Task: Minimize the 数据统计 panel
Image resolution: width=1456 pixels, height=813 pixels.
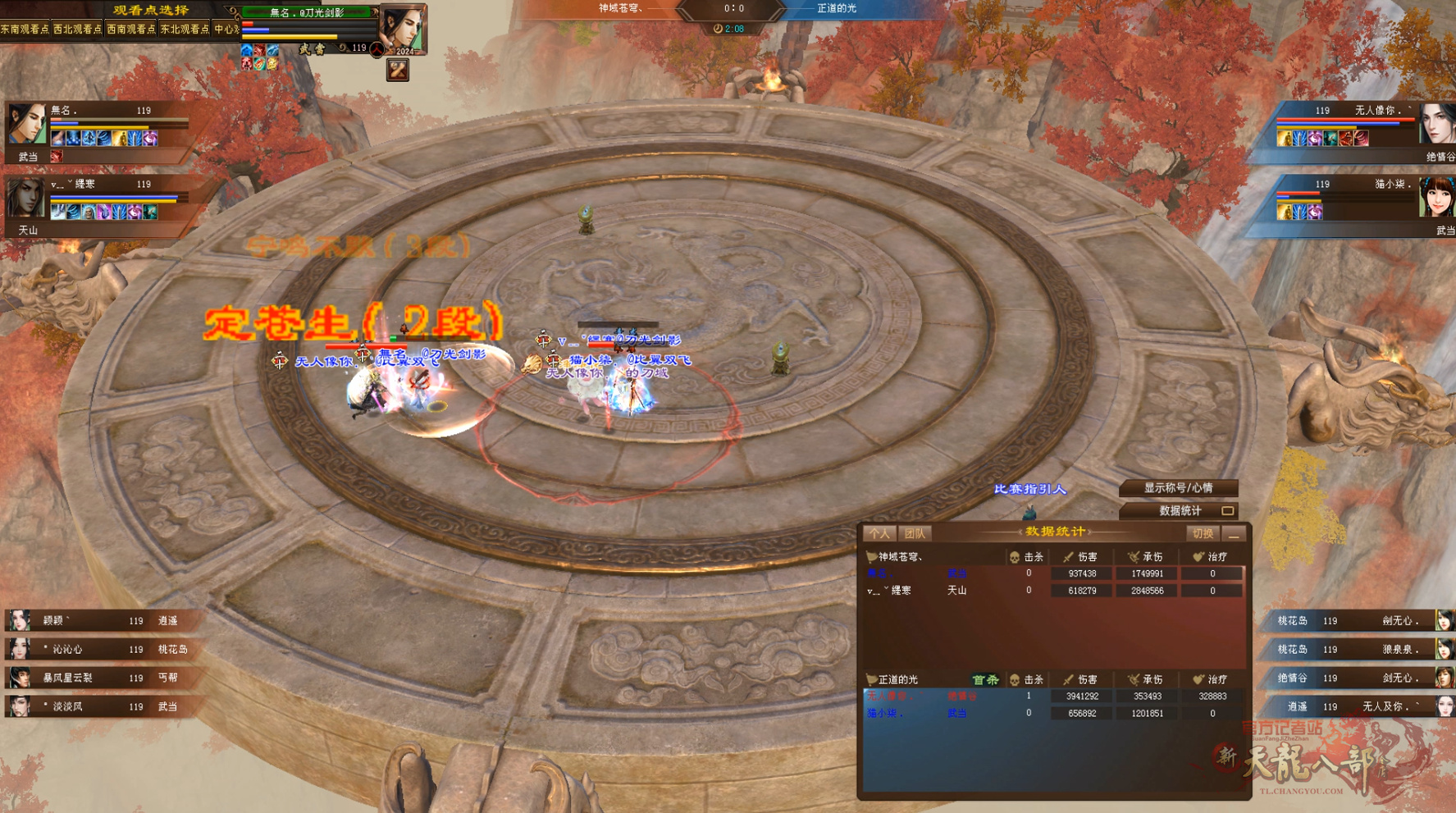Action: click(x=1234, y=535)
